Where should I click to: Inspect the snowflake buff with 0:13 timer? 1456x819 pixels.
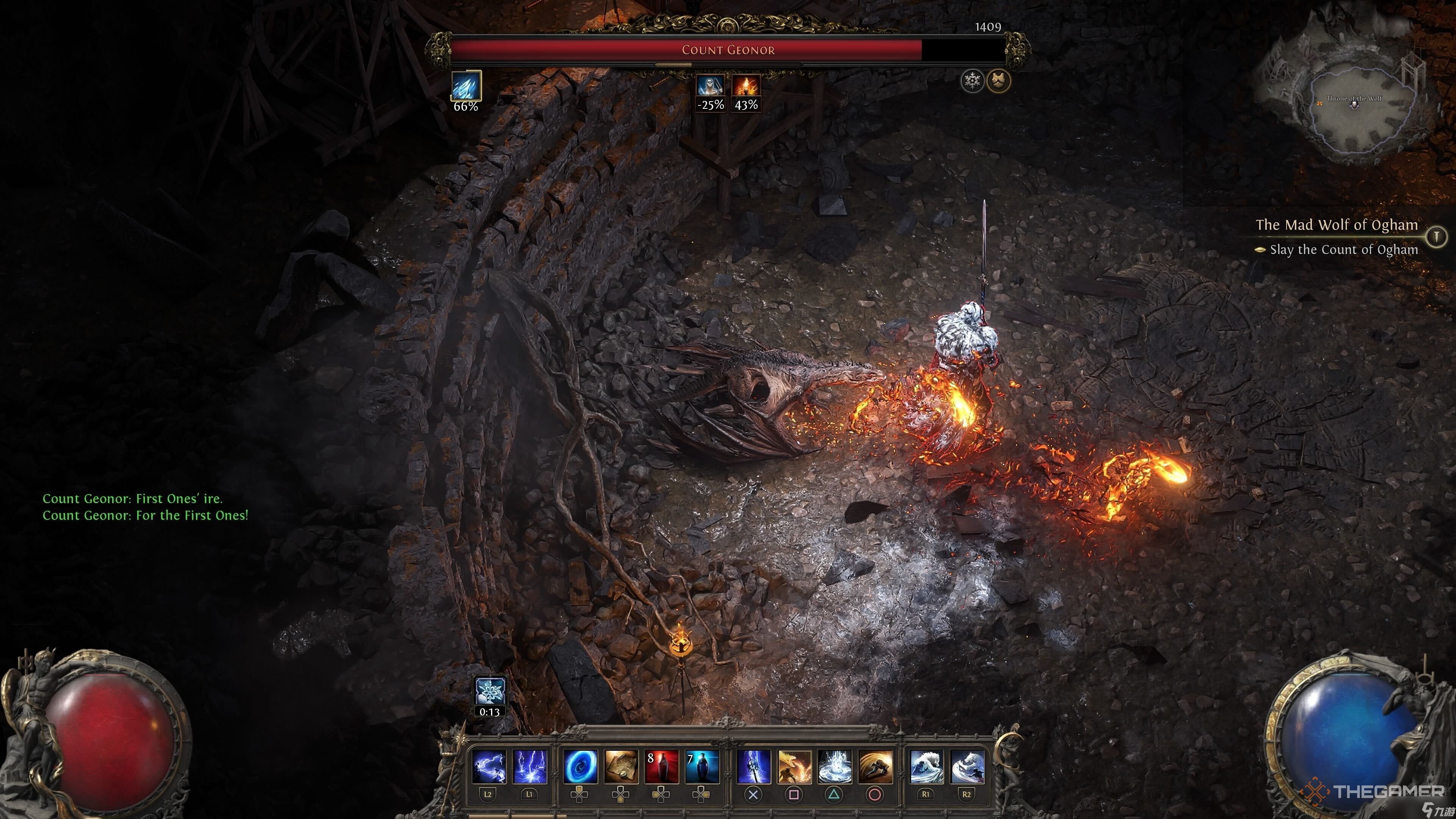pos(490,691)
